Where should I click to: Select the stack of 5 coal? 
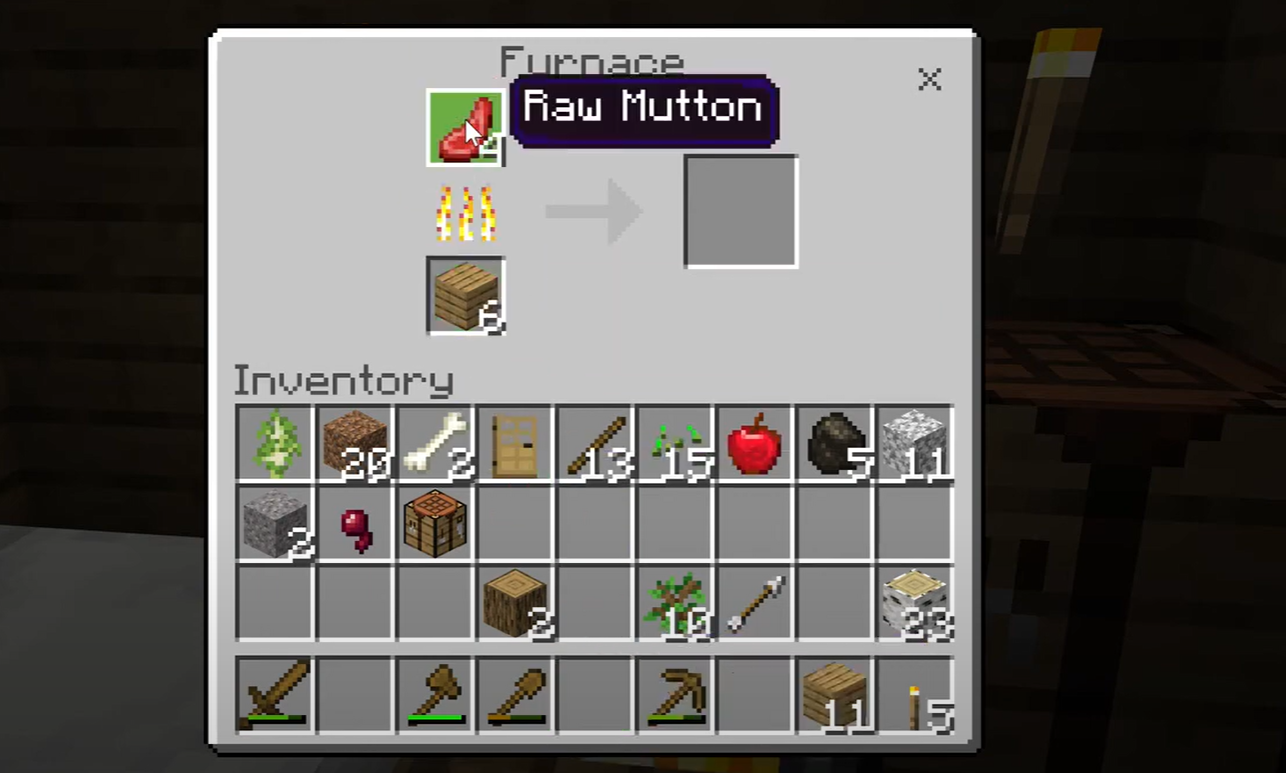click(x=835, y=443)
